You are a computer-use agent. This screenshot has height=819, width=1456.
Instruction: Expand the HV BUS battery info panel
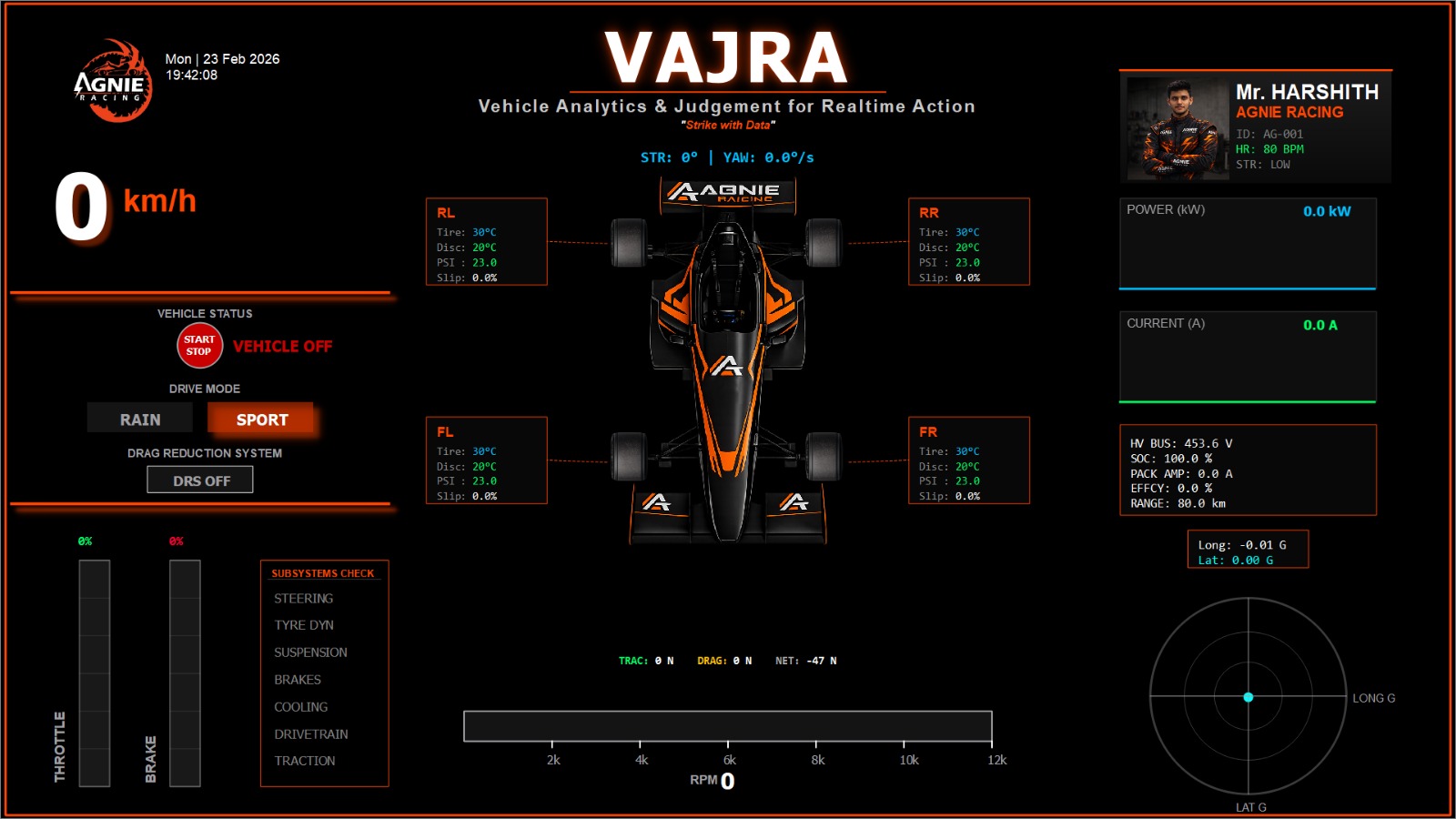(1250, 469)
